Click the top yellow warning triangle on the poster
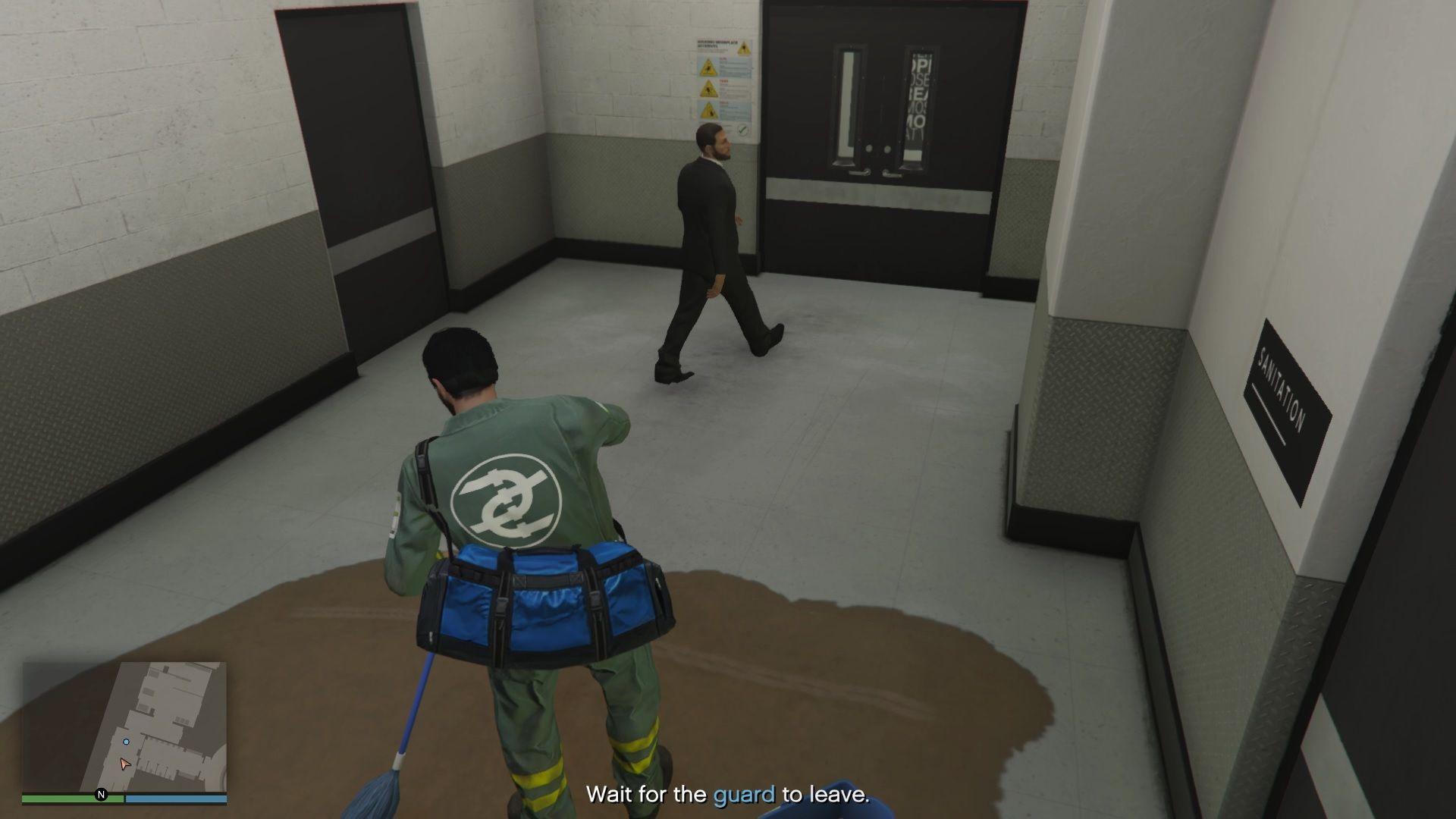Screen dimensions: 1456x819 [x=708, y=67]
